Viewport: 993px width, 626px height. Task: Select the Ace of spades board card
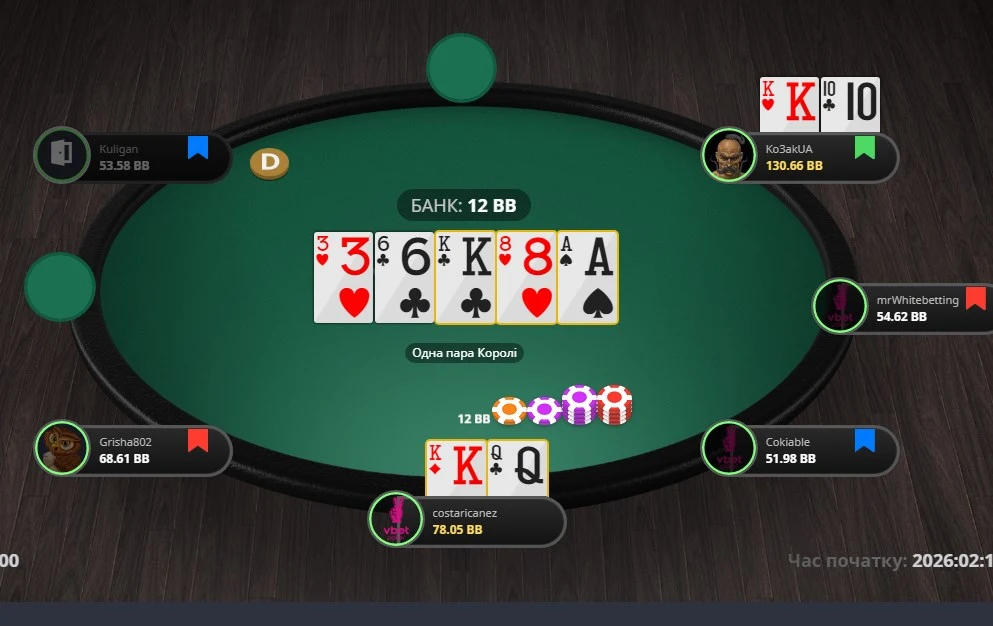coord(588,278)
